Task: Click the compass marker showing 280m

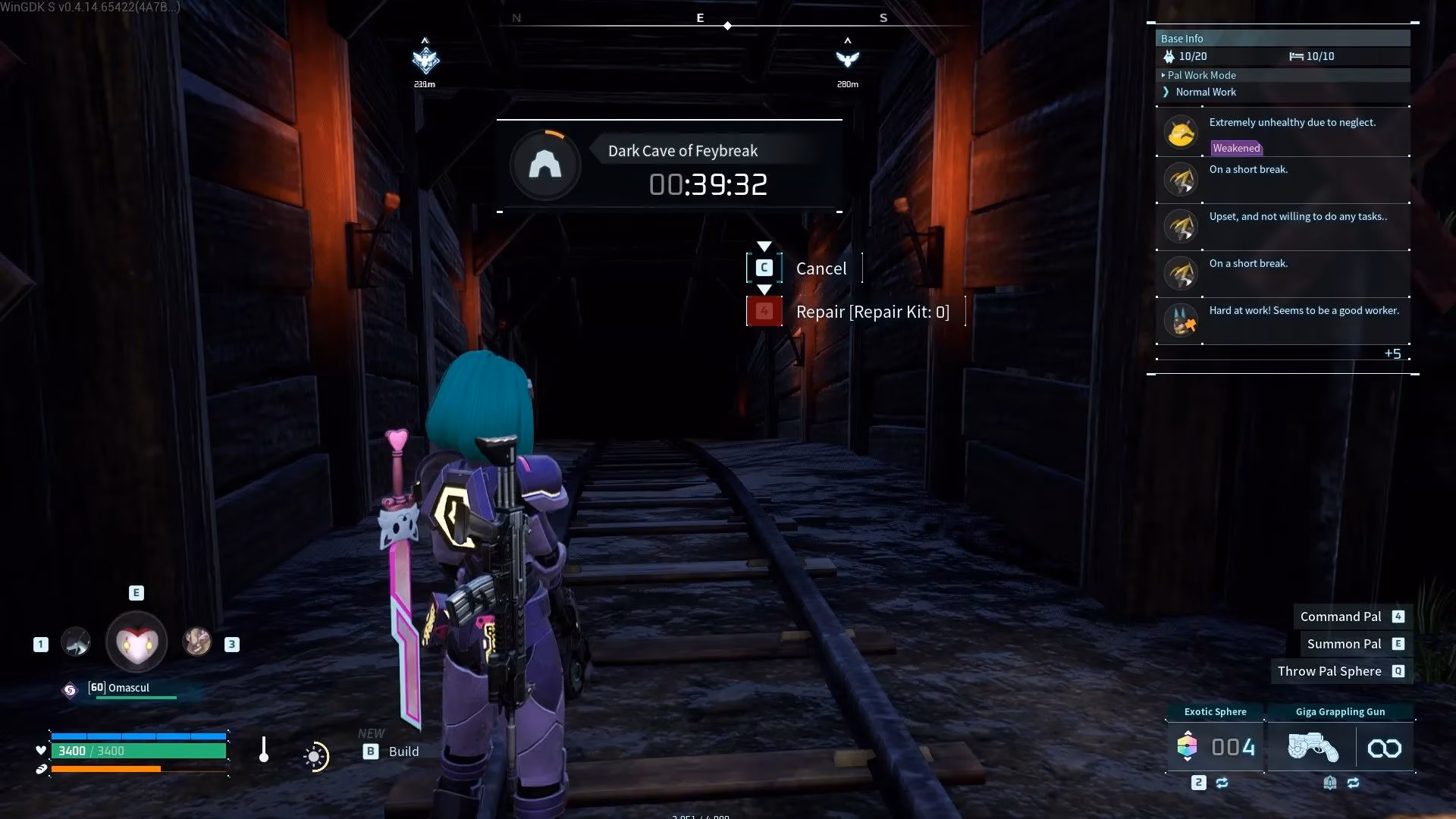Action: [x=847, y=59]
